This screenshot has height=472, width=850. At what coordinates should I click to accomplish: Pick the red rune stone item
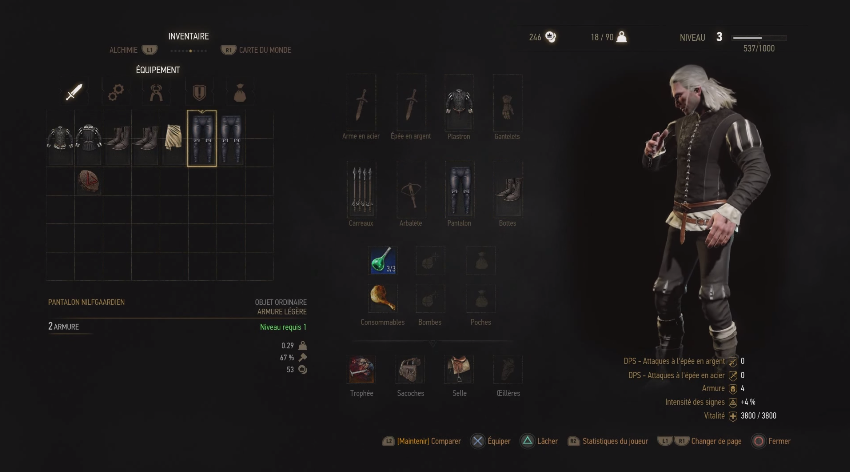point(87,181)
